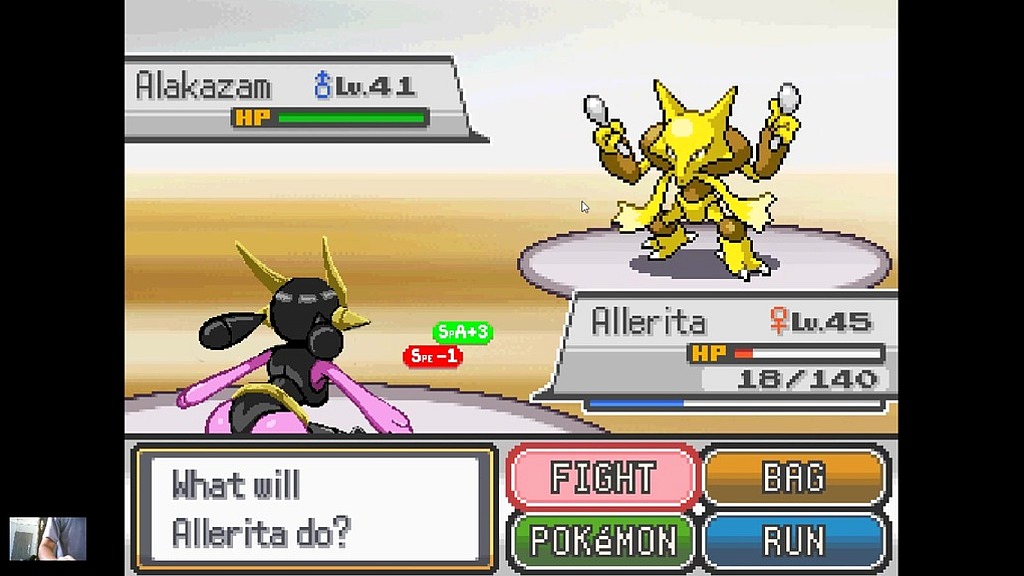Select the POKéMON party button

[602, 540]
